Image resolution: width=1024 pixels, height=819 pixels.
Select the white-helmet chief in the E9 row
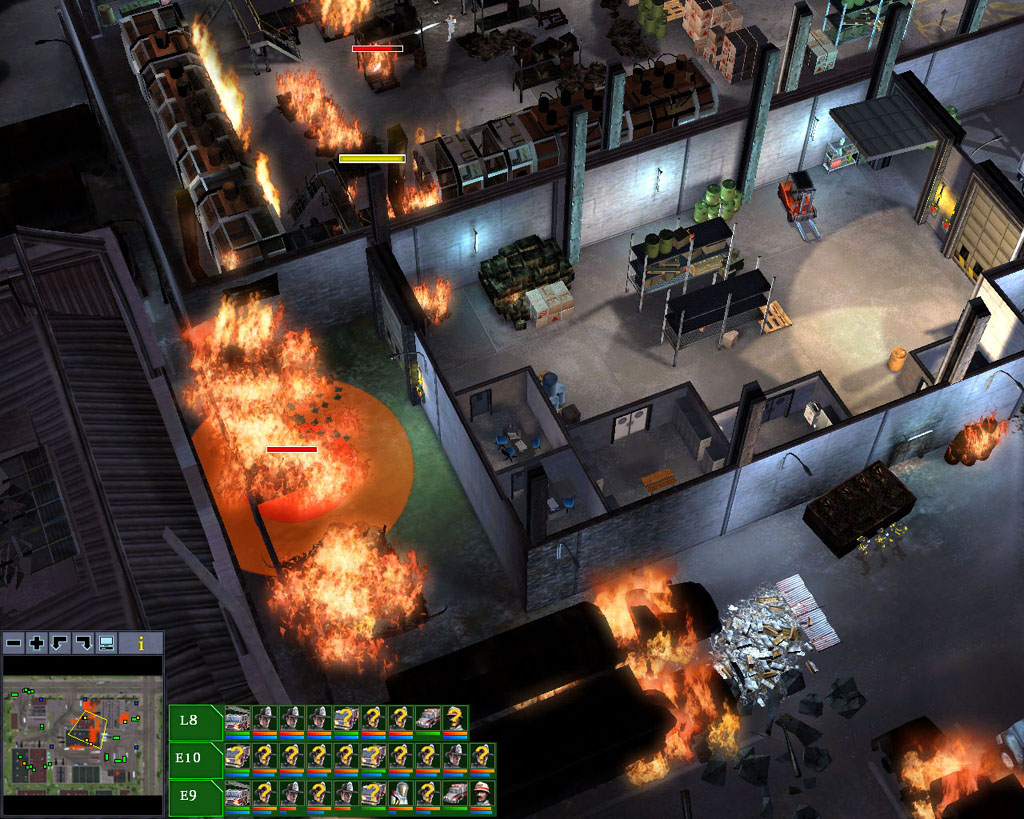(482, 795)
